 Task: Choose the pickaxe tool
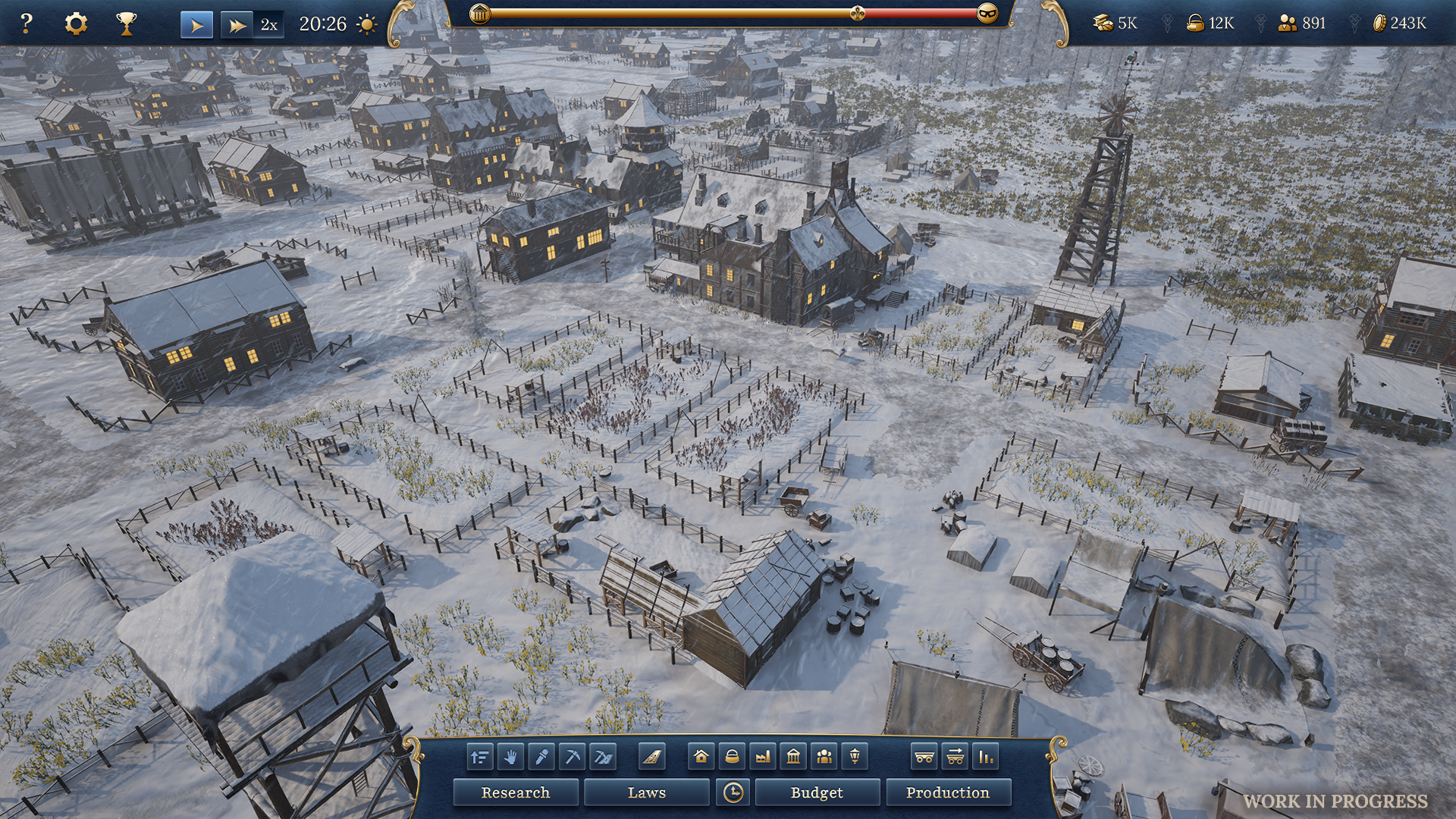(x=572, y=757)
